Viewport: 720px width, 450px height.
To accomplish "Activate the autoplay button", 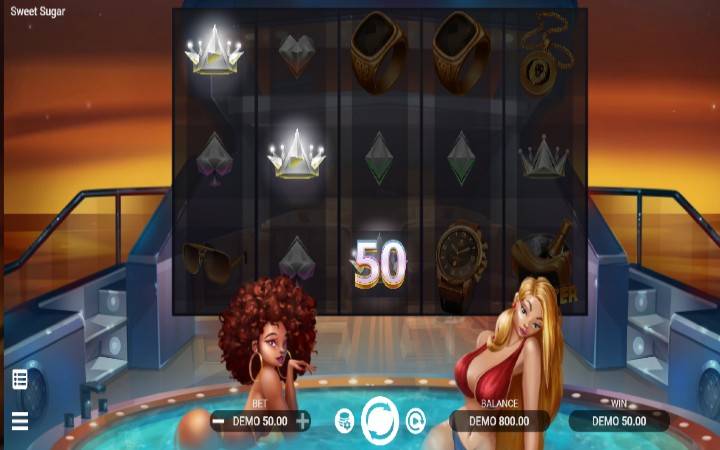I will [416, 422].
